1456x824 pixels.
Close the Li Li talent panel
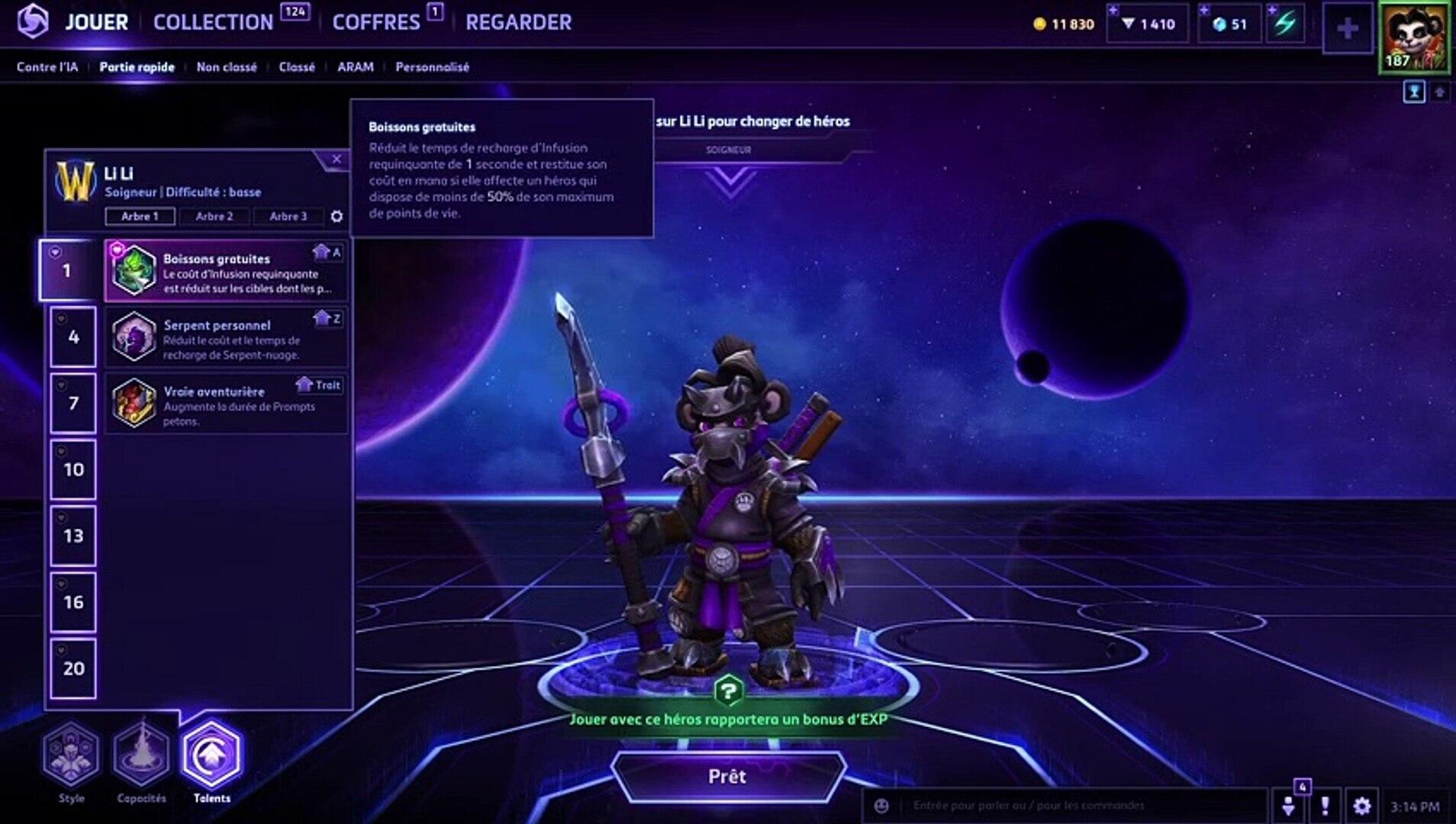click(x=337, y=159)
